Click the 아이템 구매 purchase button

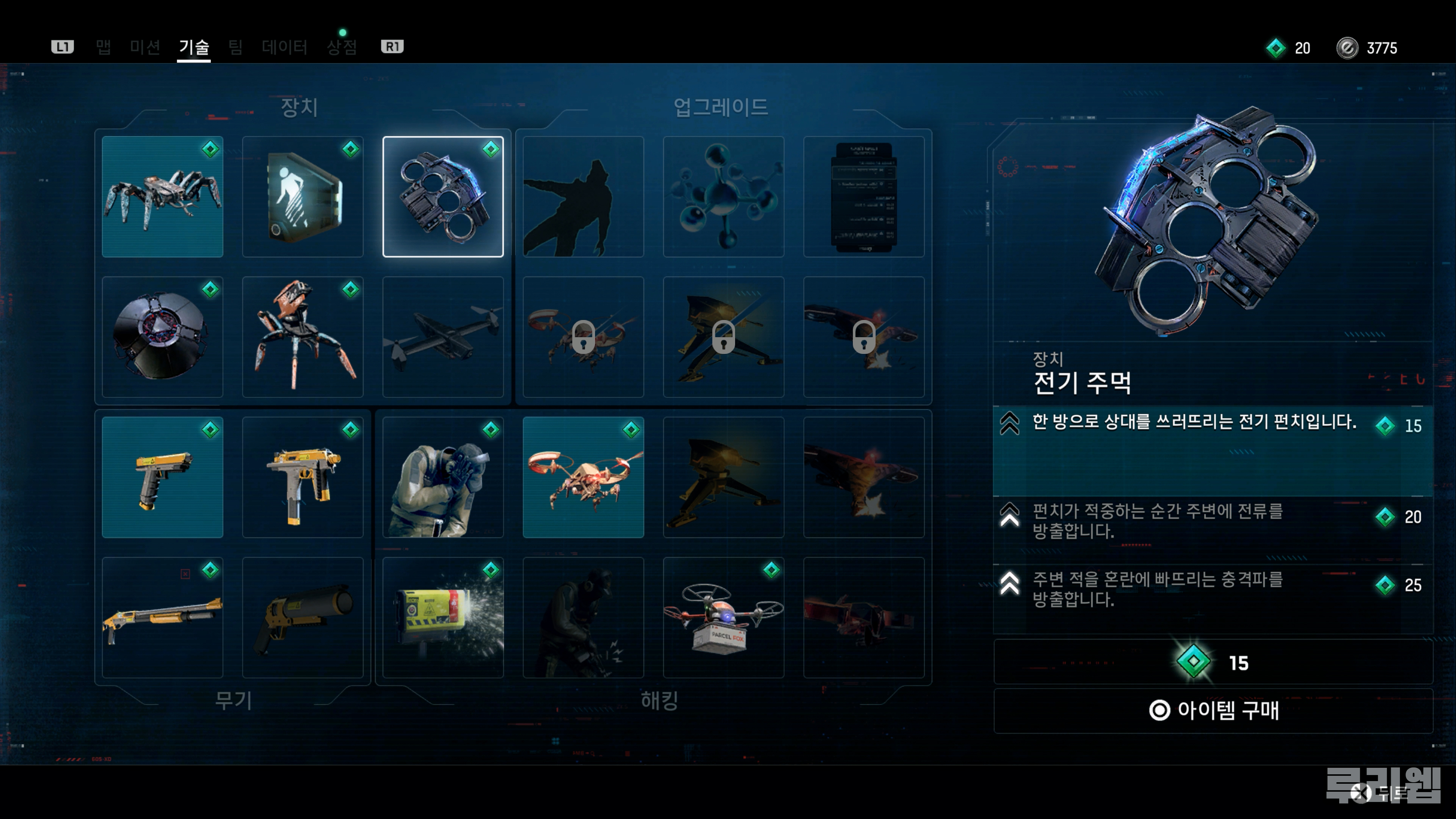1213,711
